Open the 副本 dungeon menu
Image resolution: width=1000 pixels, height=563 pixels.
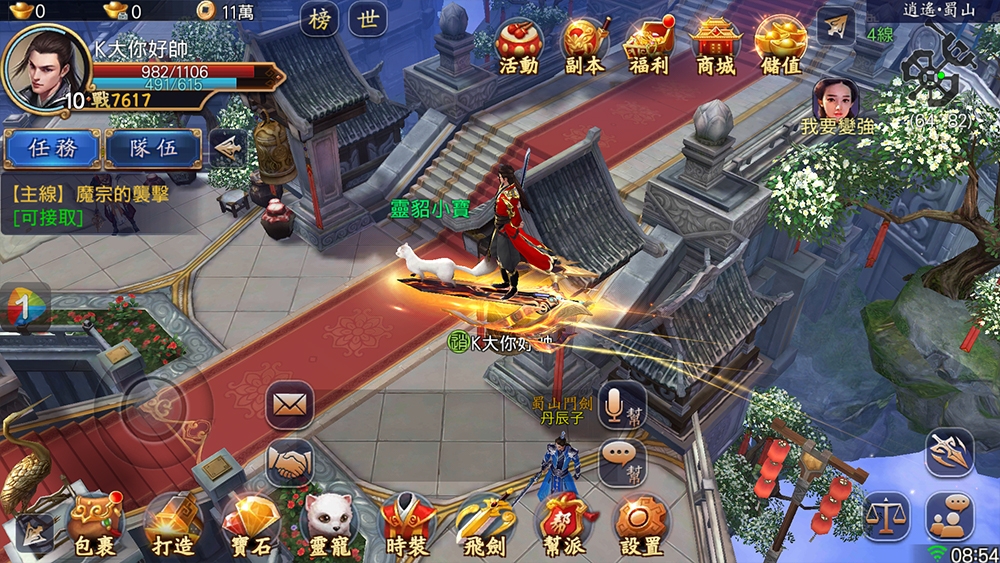click(584, 46)
